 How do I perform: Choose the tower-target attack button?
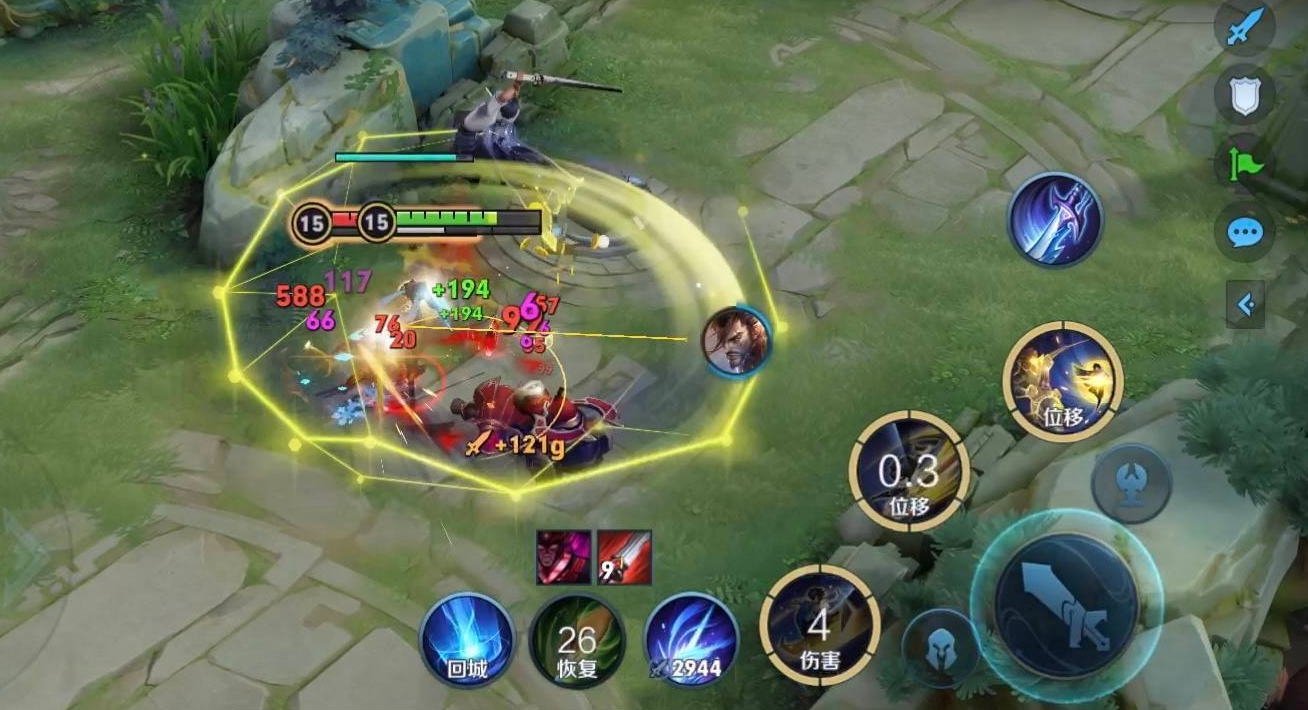point(1131,484)
